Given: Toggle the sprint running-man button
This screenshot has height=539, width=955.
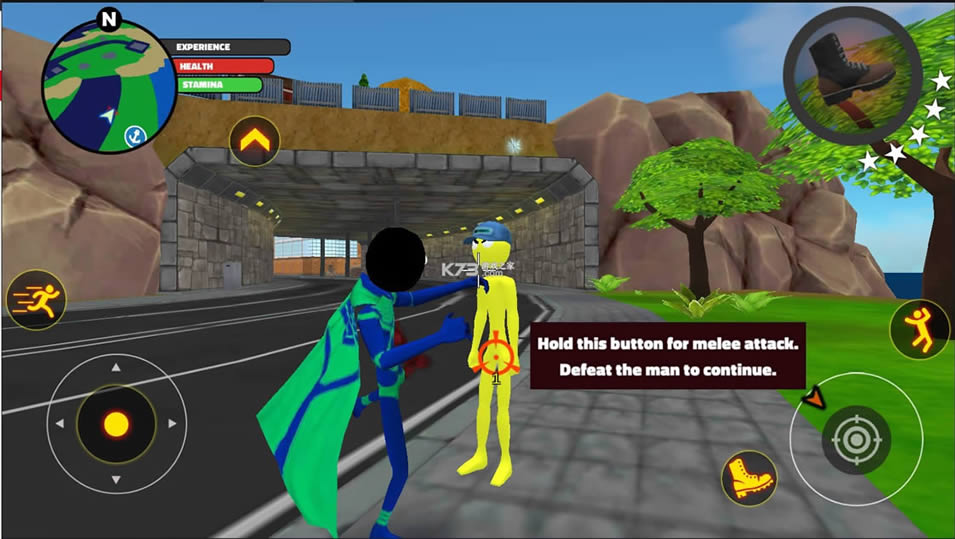Looking at the screenshot, I should point(36,299).
